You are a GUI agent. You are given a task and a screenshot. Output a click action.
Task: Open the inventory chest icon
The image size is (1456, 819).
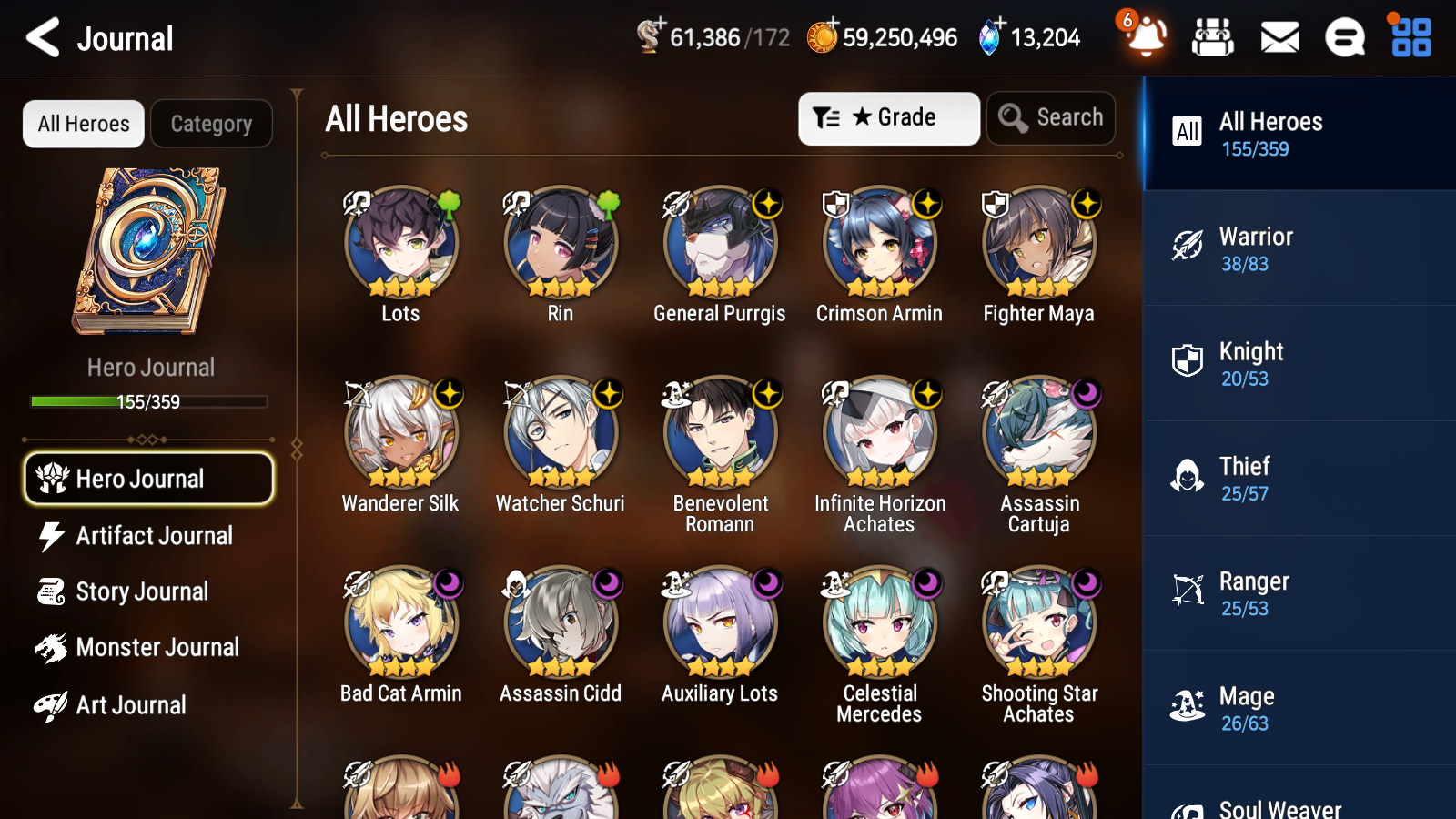(1213, 38)
